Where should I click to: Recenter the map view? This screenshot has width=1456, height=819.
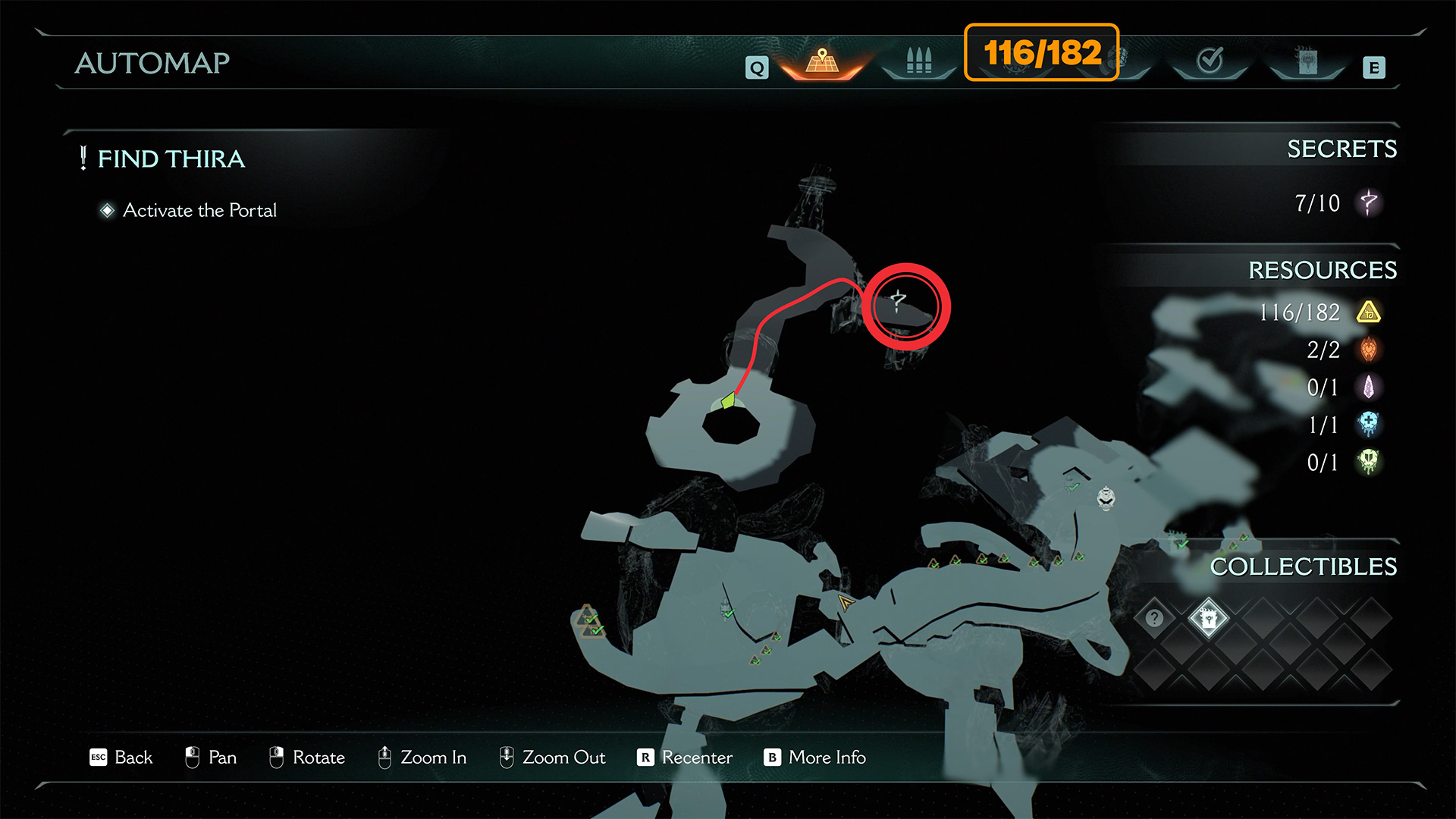pyautogui.click(x=685, y=757)
